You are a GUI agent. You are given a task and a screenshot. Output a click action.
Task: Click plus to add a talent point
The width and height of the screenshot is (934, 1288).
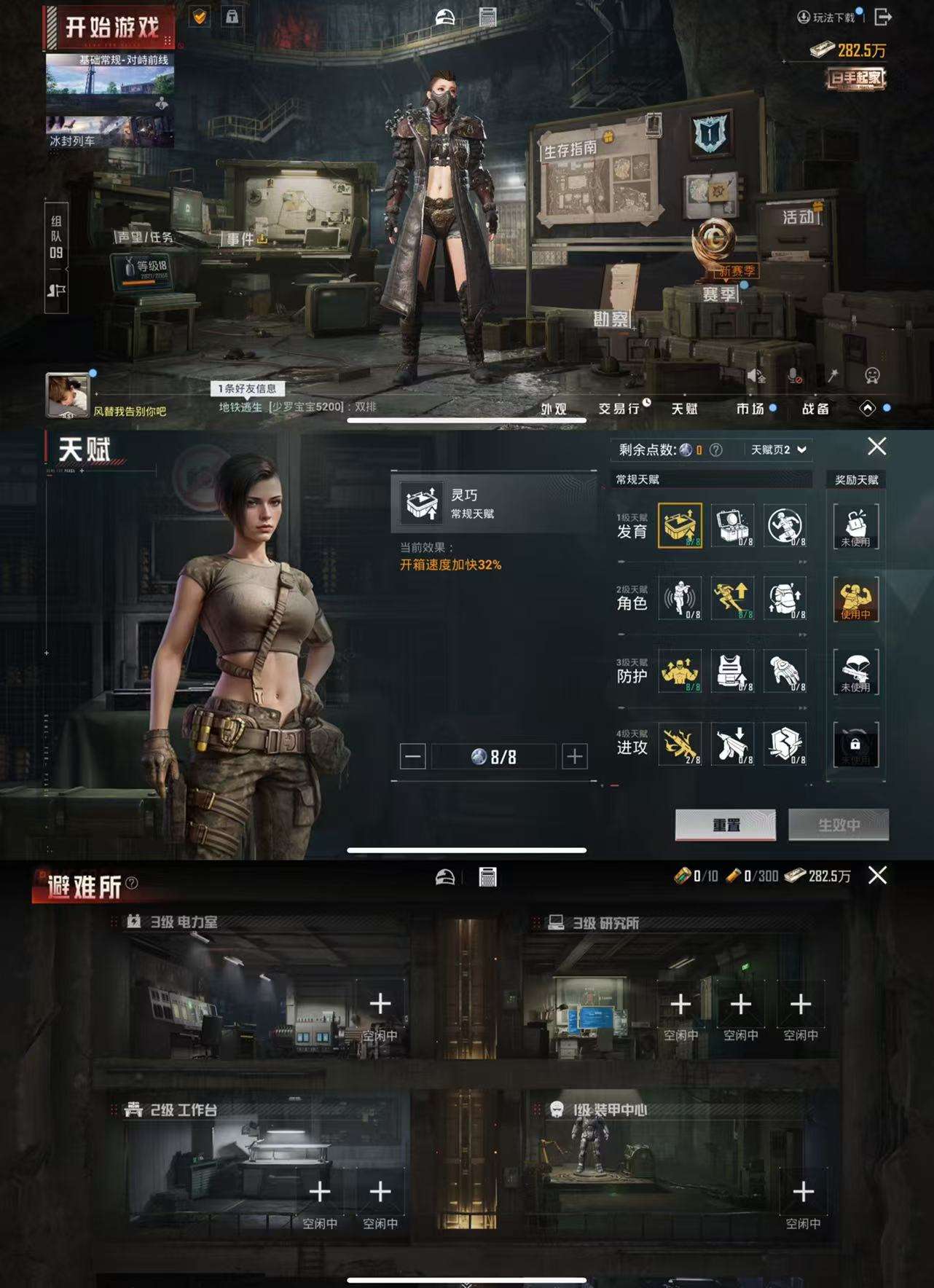[573, 757]
